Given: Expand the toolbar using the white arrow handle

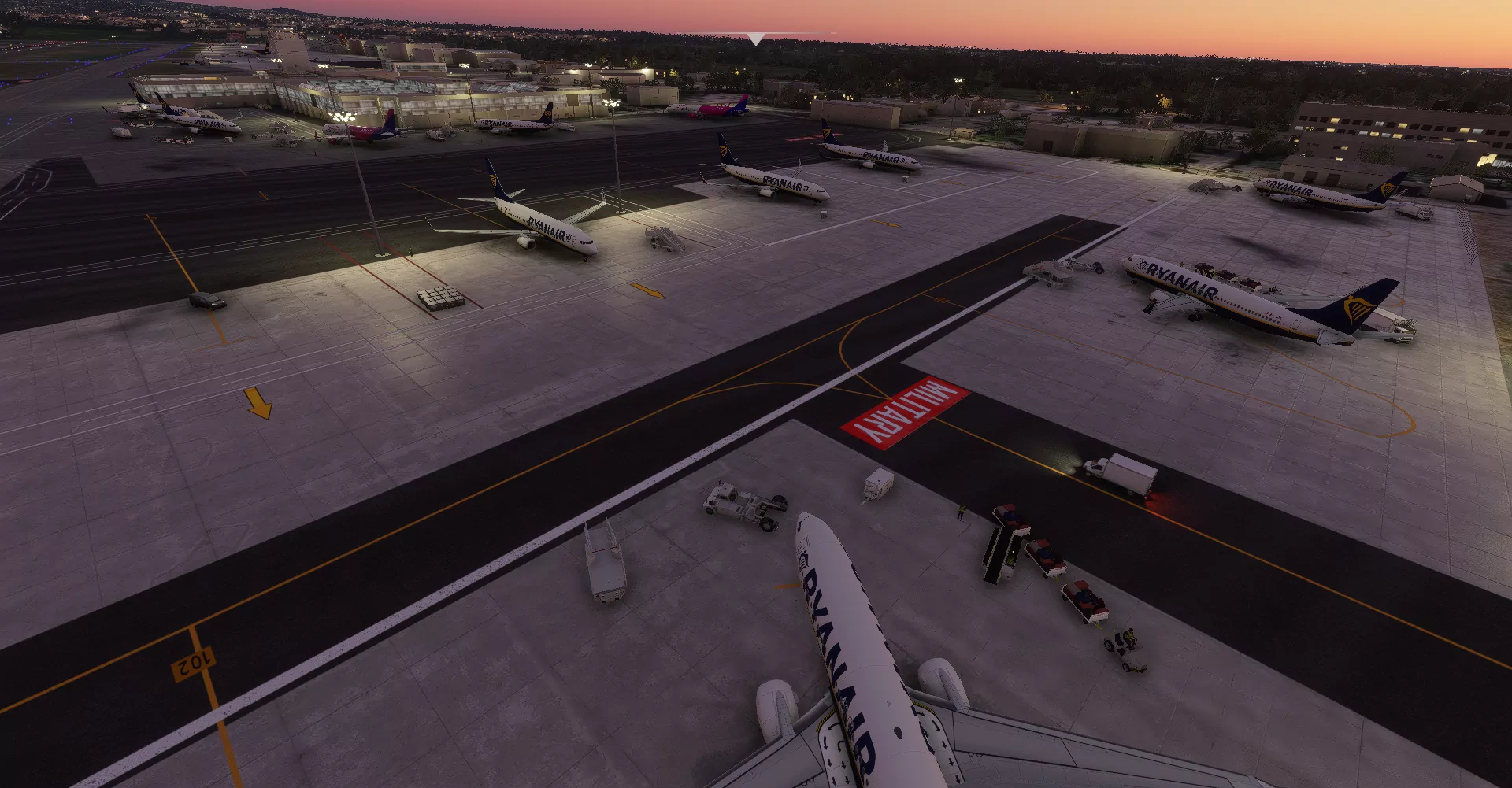Looking at the screenshot, I should (755, 39).
